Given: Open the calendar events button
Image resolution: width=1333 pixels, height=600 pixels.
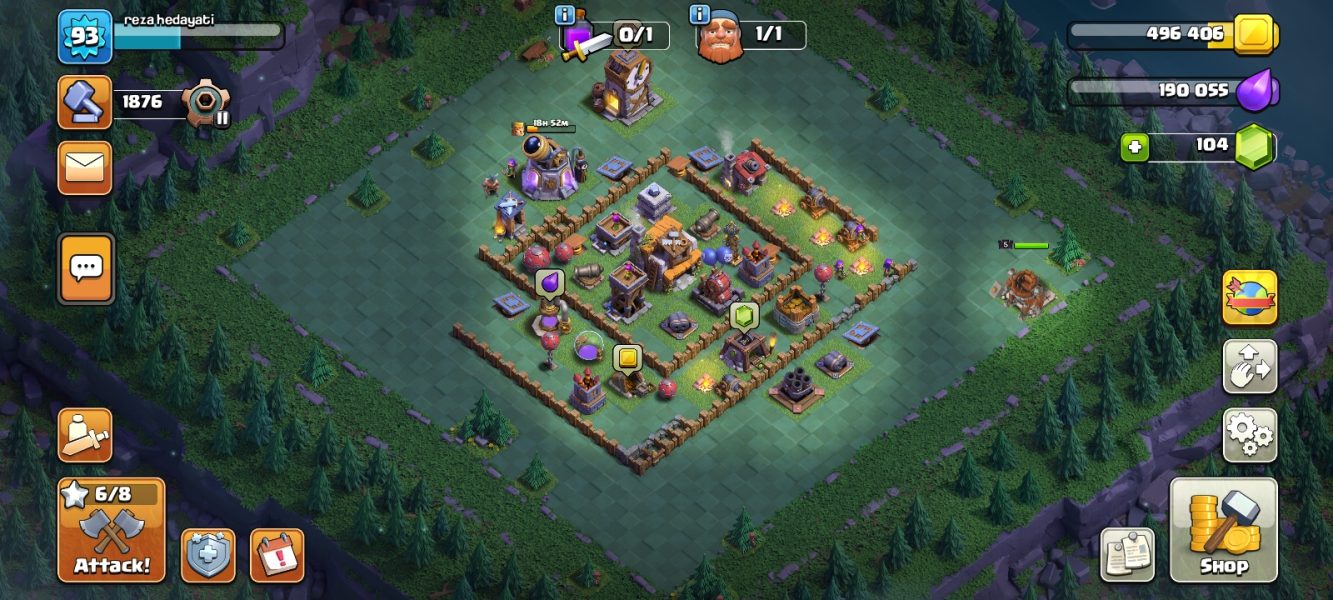Looking at the screenshot, I should [277, 556].
